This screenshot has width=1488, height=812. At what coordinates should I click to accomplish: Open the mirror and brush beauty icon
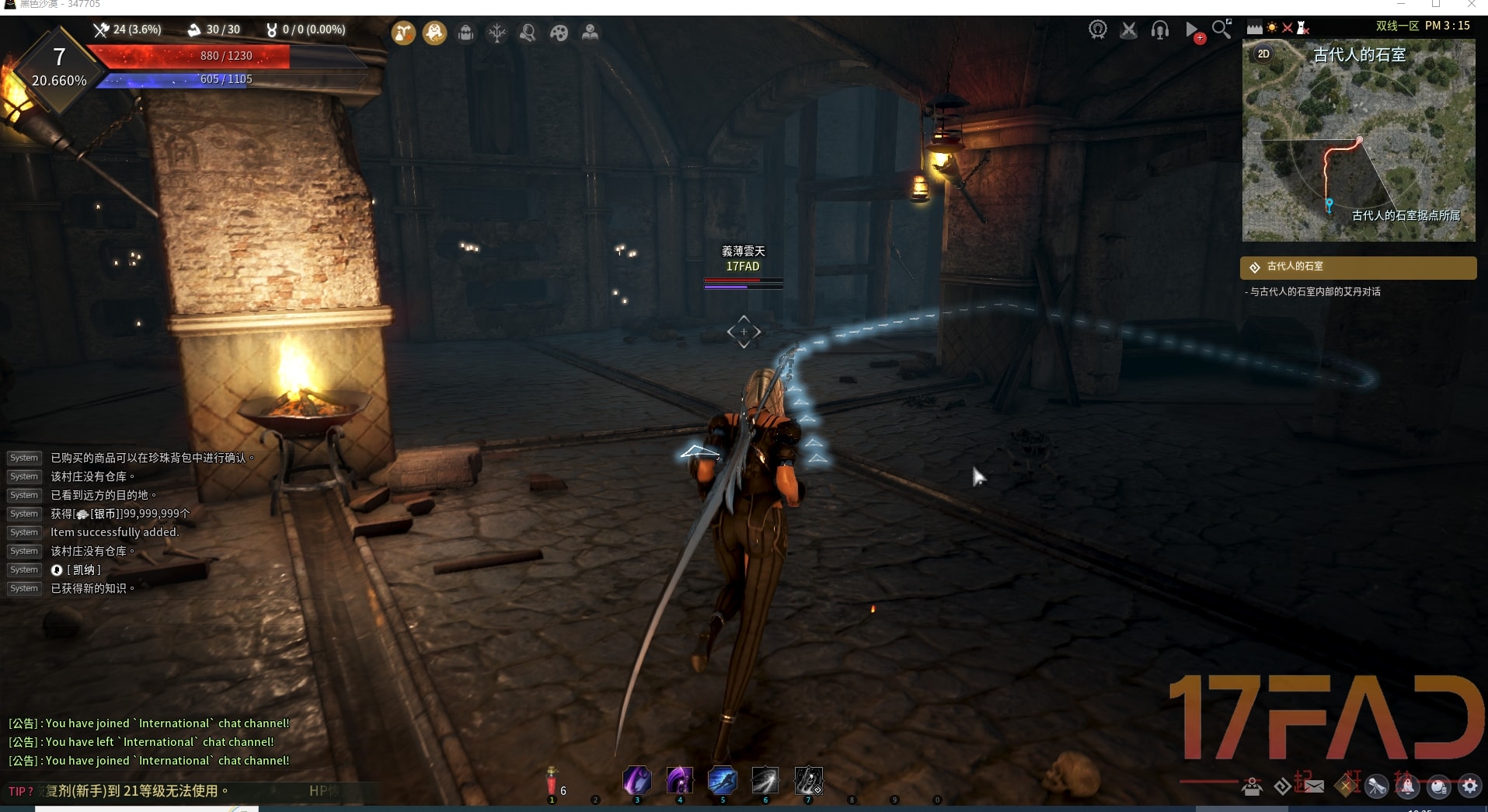click(528, 33)
